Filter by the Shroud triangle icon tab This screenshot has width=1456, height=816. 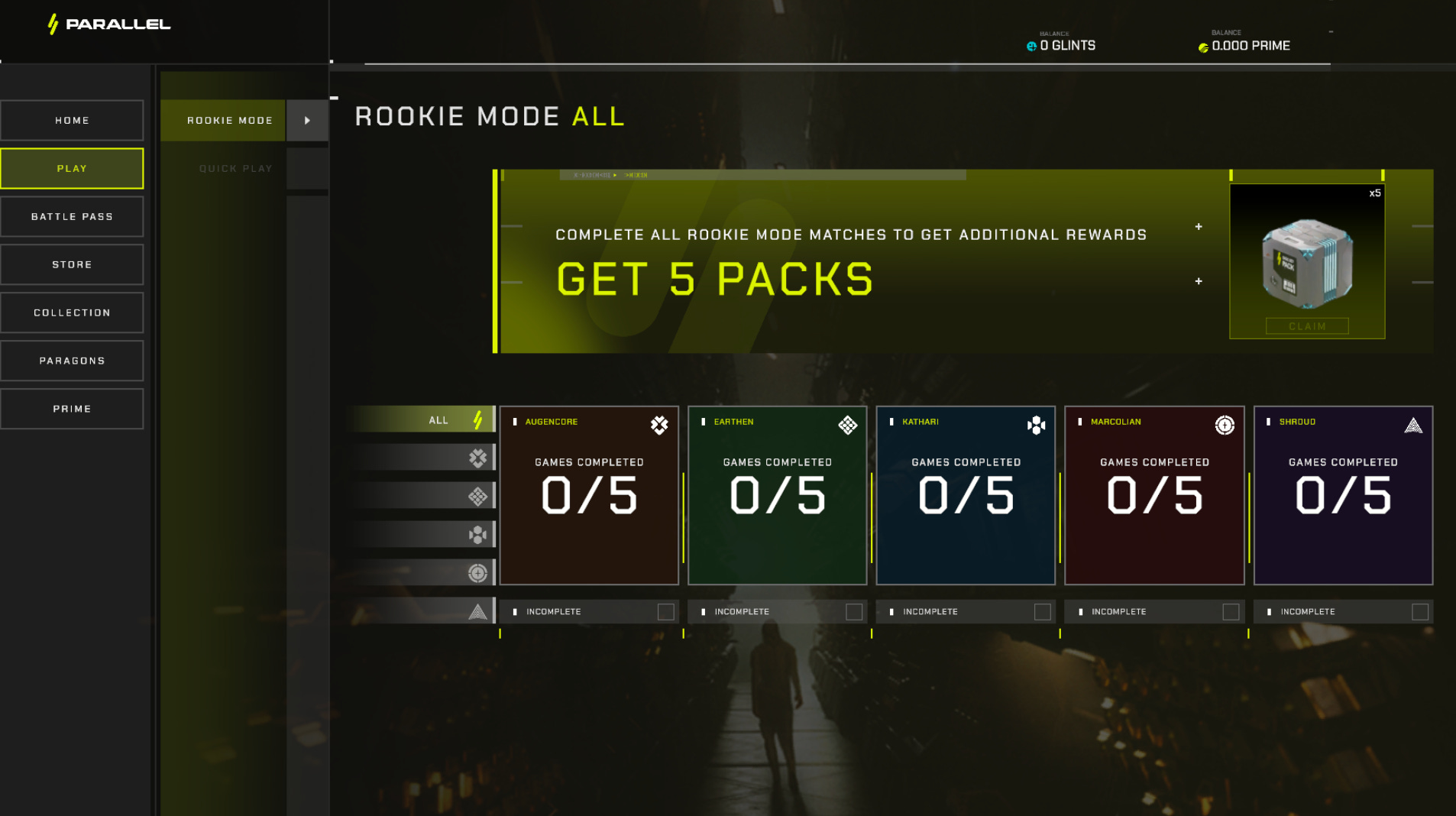tap(477, 611)
